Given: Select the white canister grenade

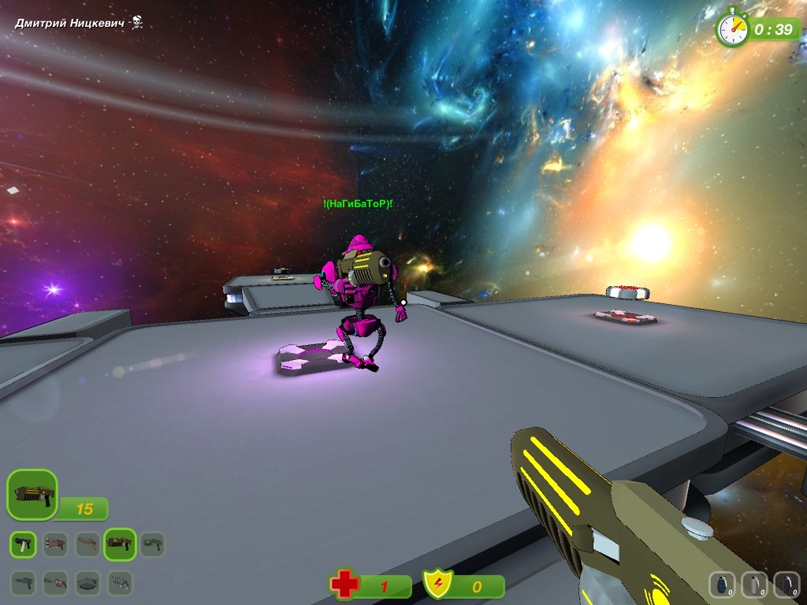Looking at the screenshot, I should (x=755, y=583).
